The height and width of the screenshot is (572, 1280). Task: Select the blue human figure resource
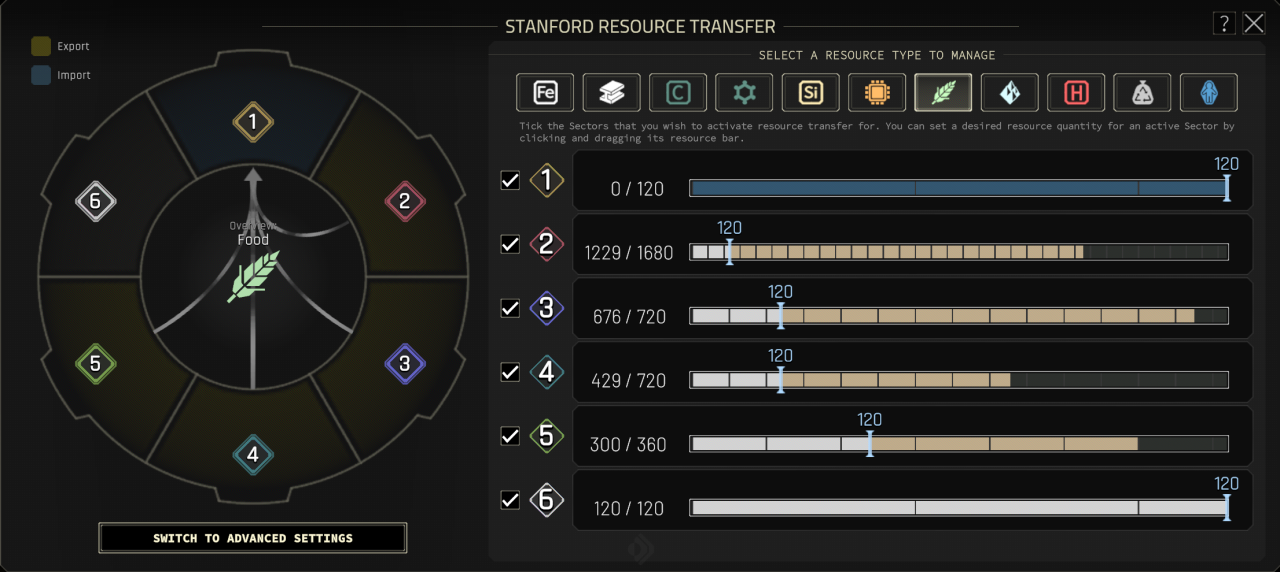pyautogui.click(x=1209, y=93)
